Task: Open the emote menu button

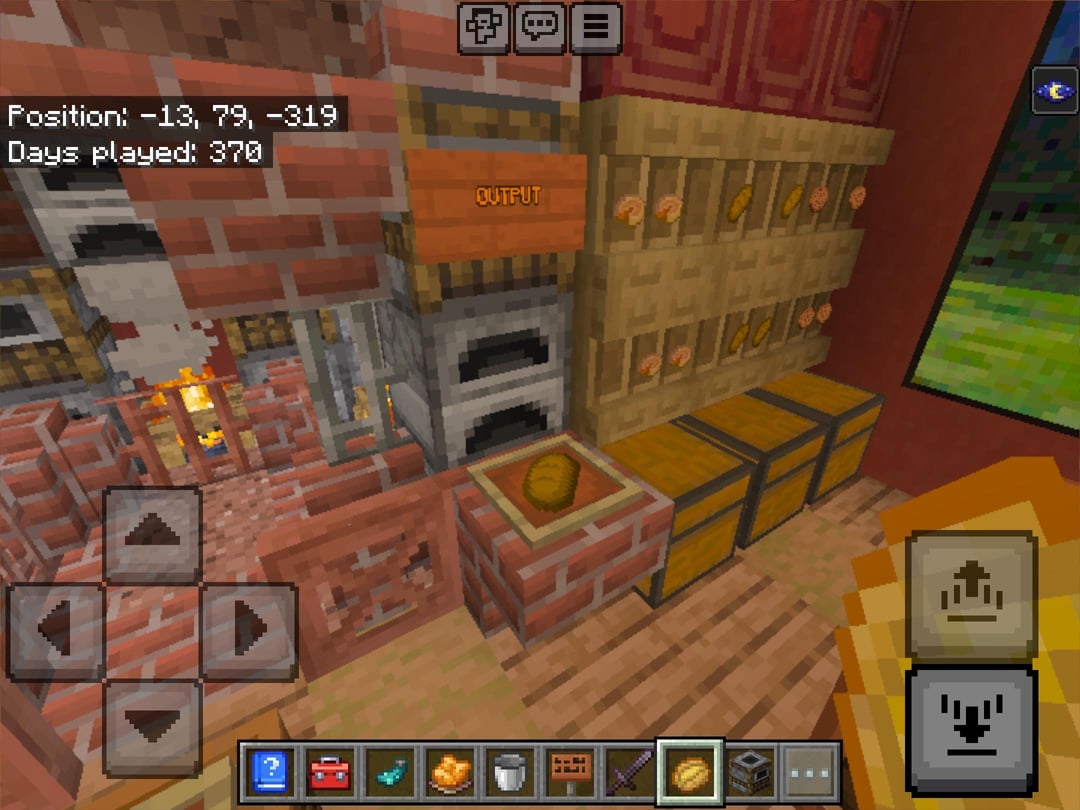Action: point(483,27)
